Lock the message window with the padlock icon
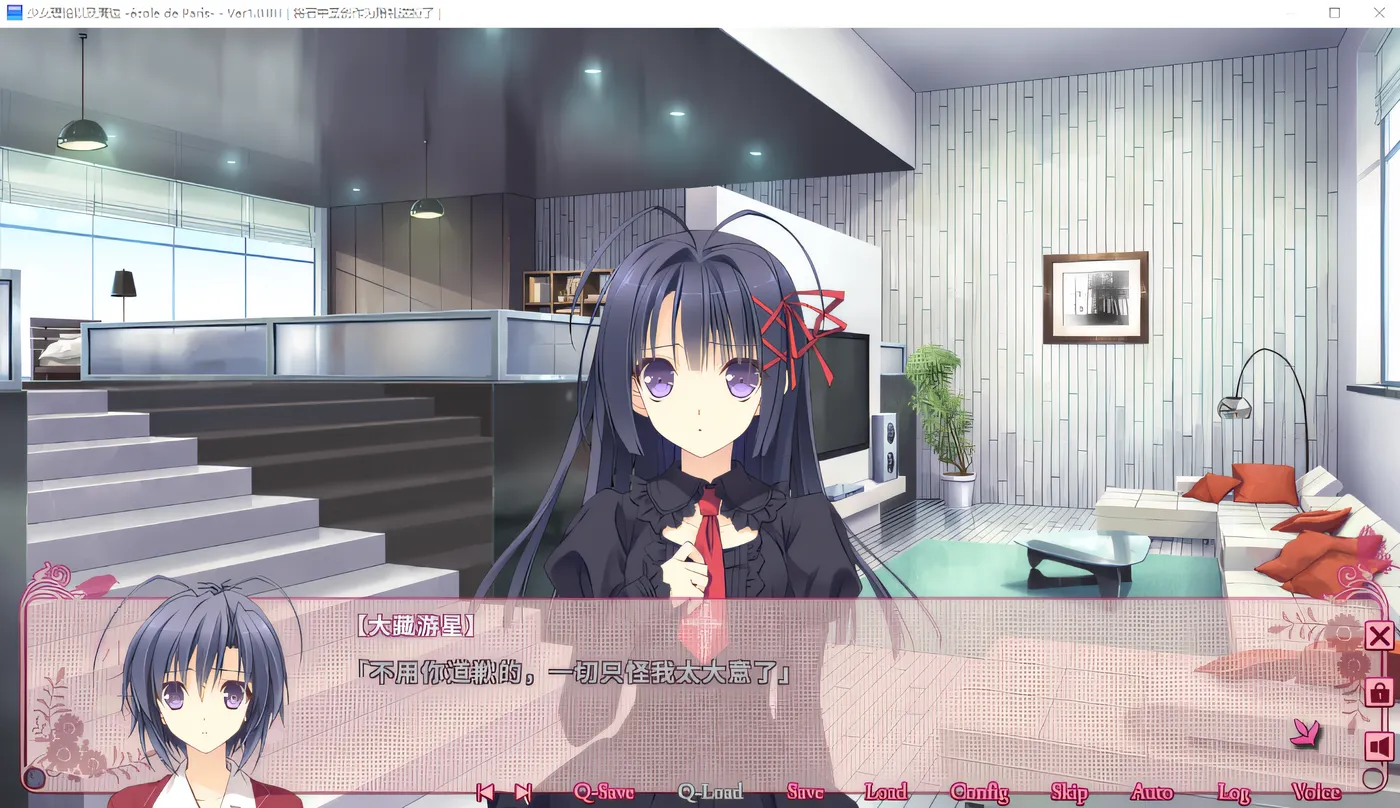 coord(1377,692)
